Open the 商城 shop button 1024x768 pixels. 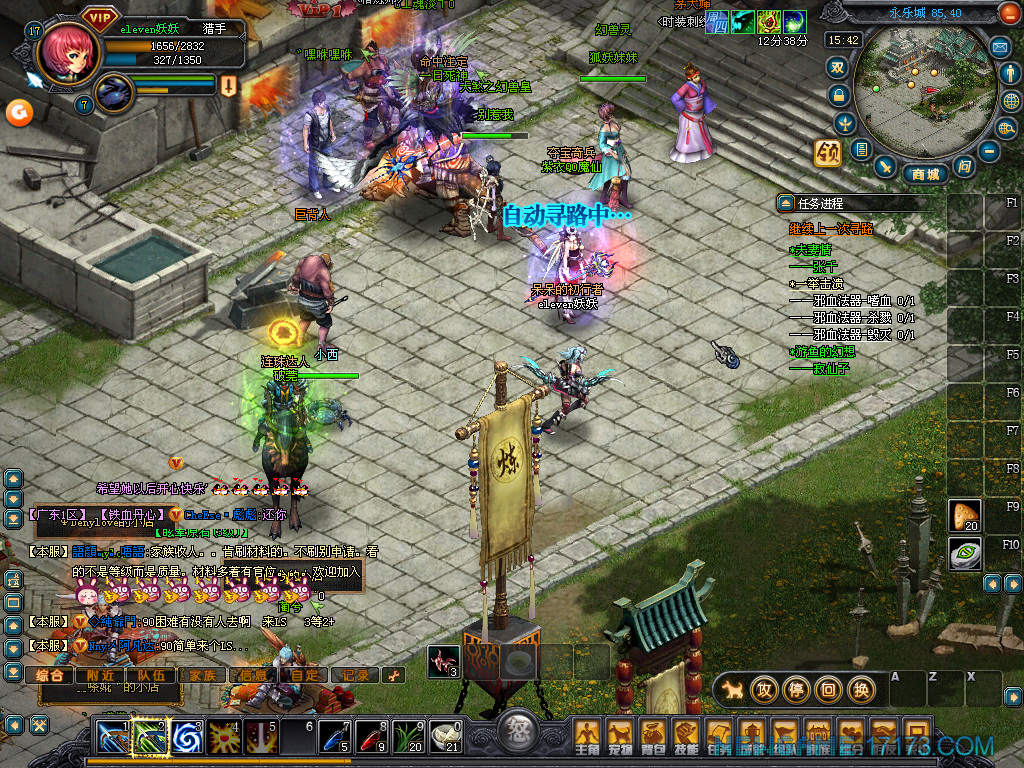click(925, 174)
